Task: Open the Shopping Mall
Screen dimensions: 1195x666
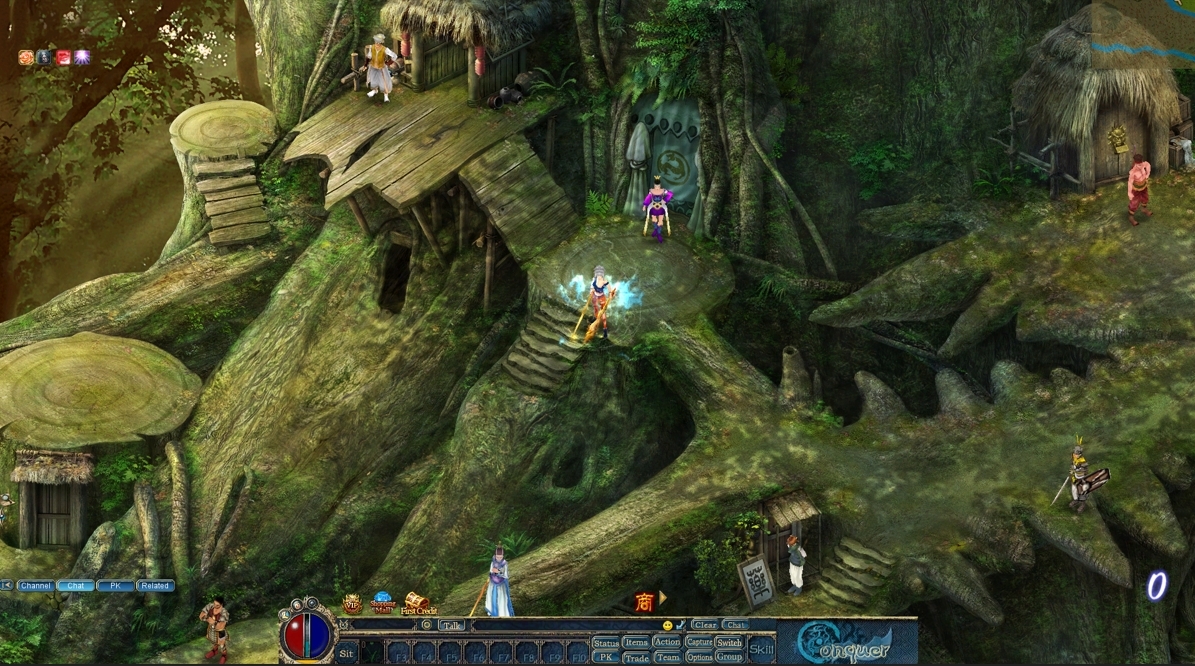Action: tap(383, 602)
